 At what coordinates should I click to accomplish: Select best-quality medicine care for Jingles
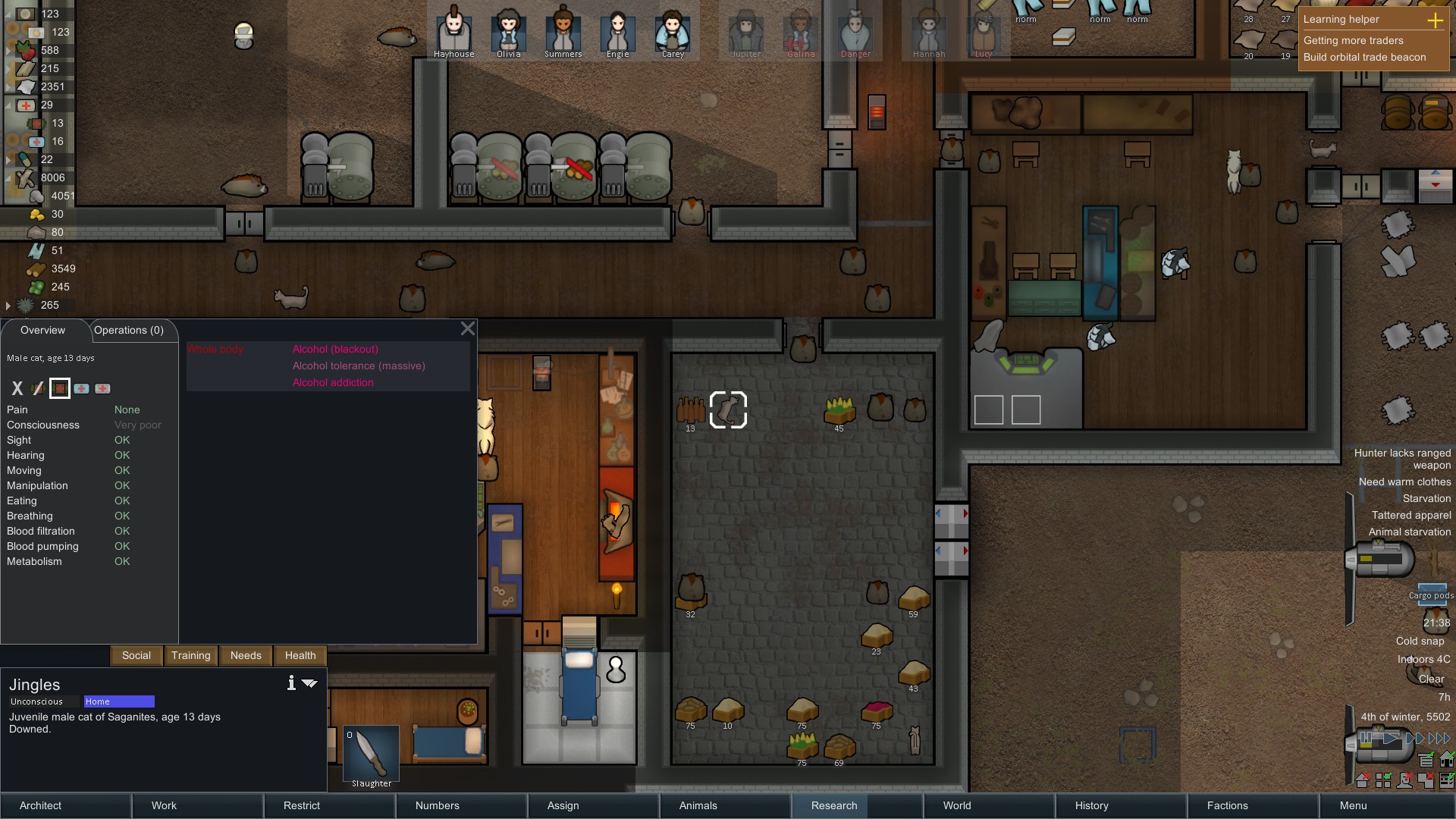(103, 388)
